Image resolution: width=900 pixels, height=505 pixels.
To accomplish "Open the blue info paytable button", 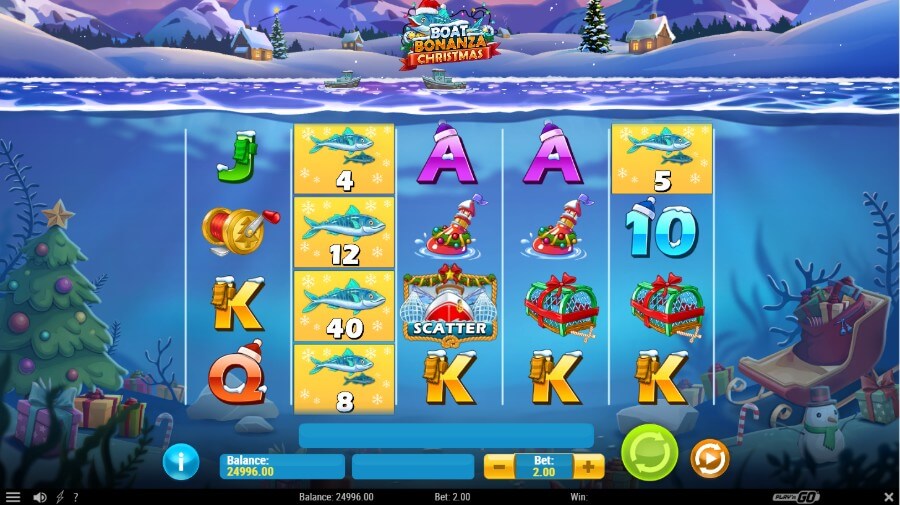I will [181, 461].
